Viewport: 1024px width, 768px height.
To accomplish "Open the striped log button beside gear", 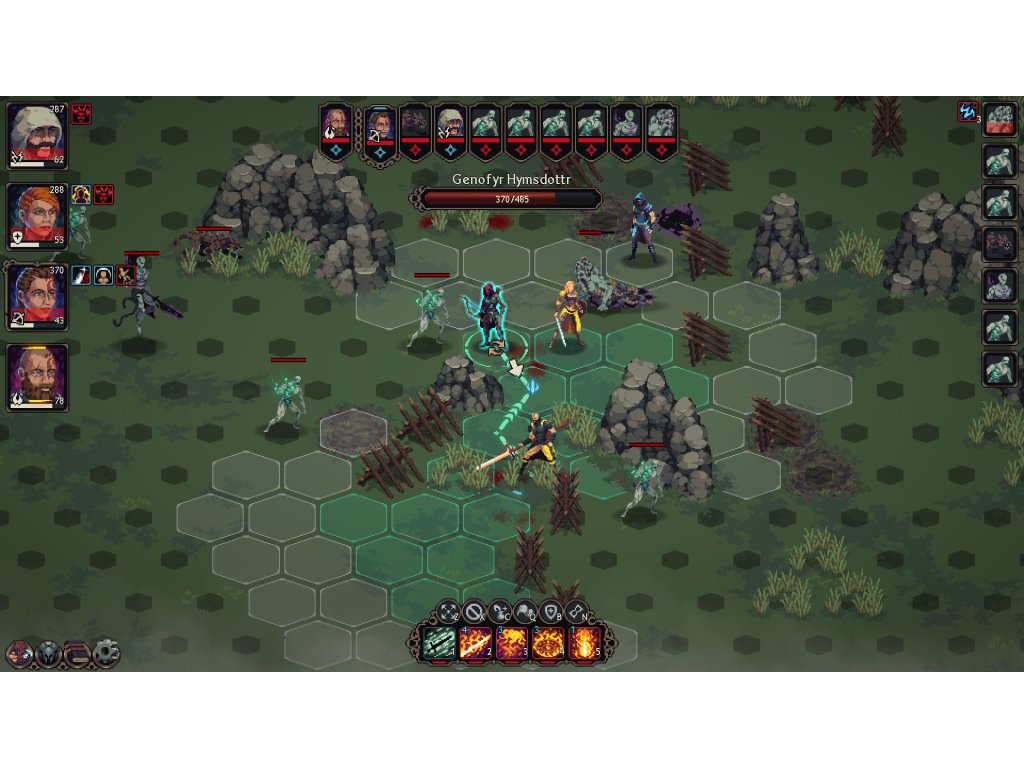I will click(x=77, y=654).
